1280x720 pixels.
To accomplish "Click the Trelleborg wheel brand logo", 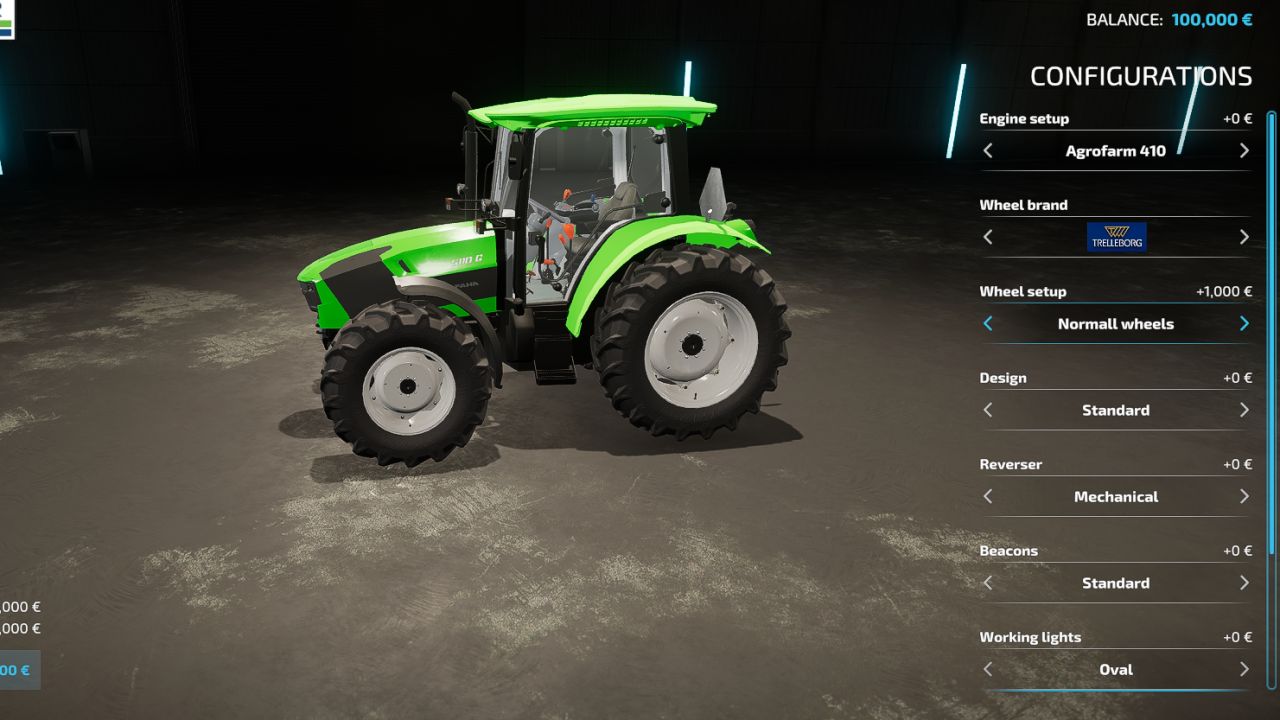I will pos(1116,237).
